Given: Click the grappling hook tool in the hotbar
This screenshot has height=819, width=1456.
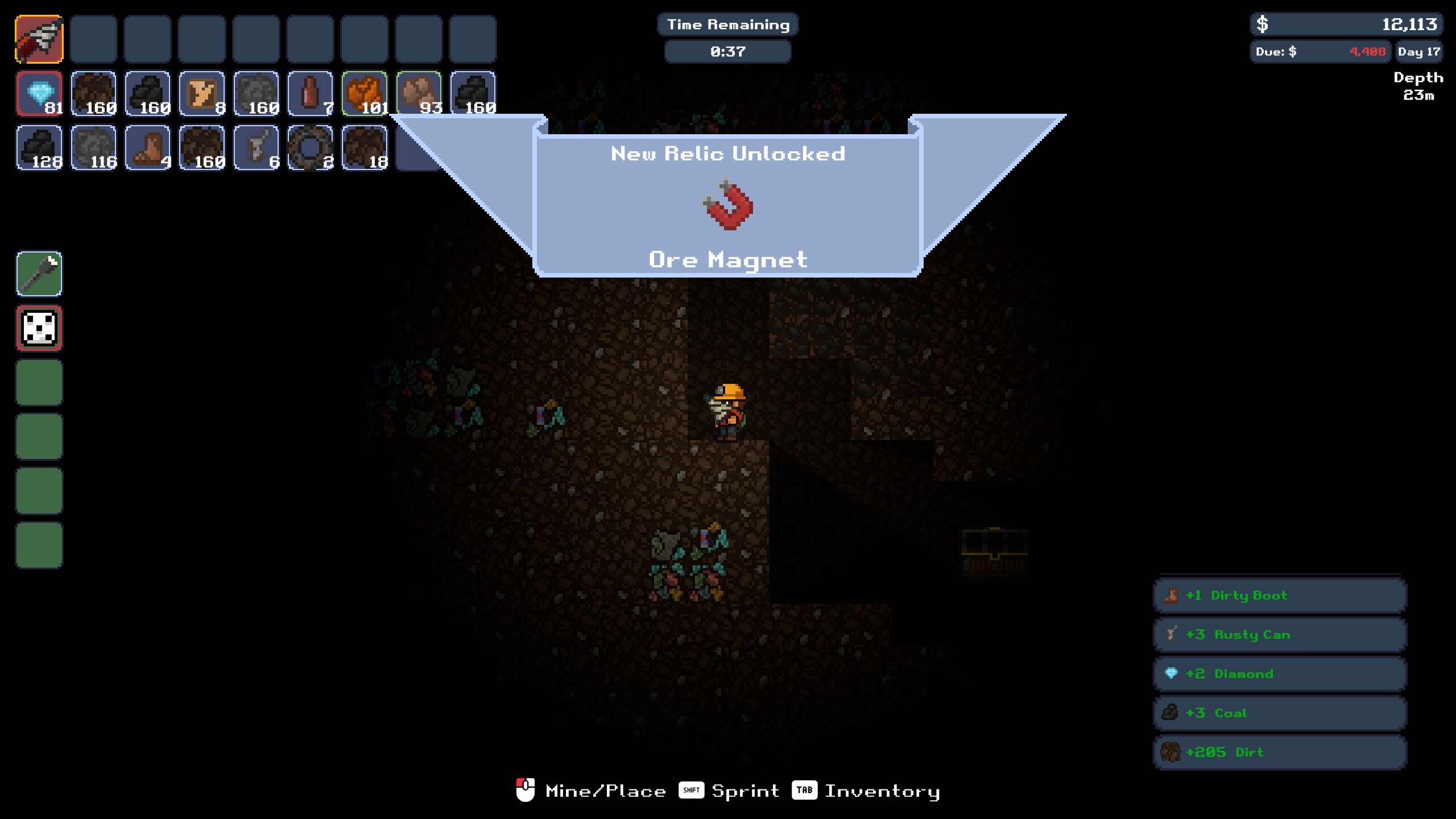Looking at the screenshot, I should point(39,39).
